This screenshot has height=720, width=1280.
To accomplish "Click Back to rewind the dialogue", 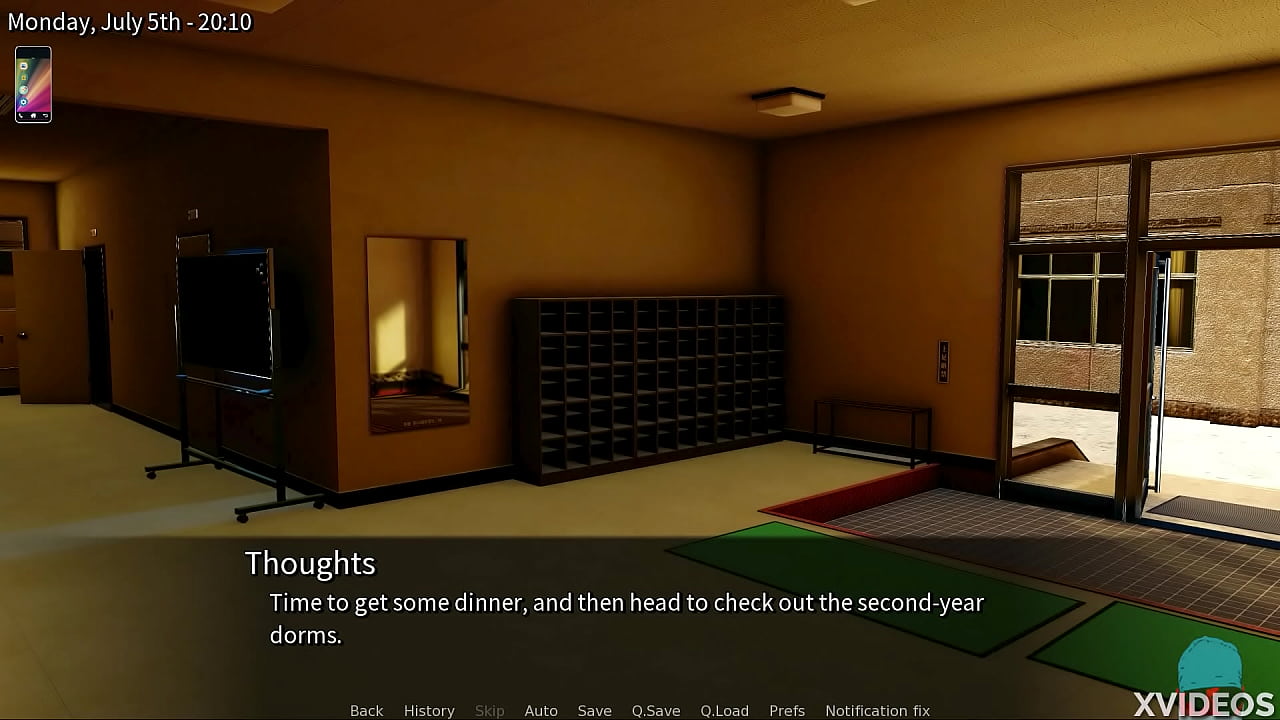I will coord(366,710).
